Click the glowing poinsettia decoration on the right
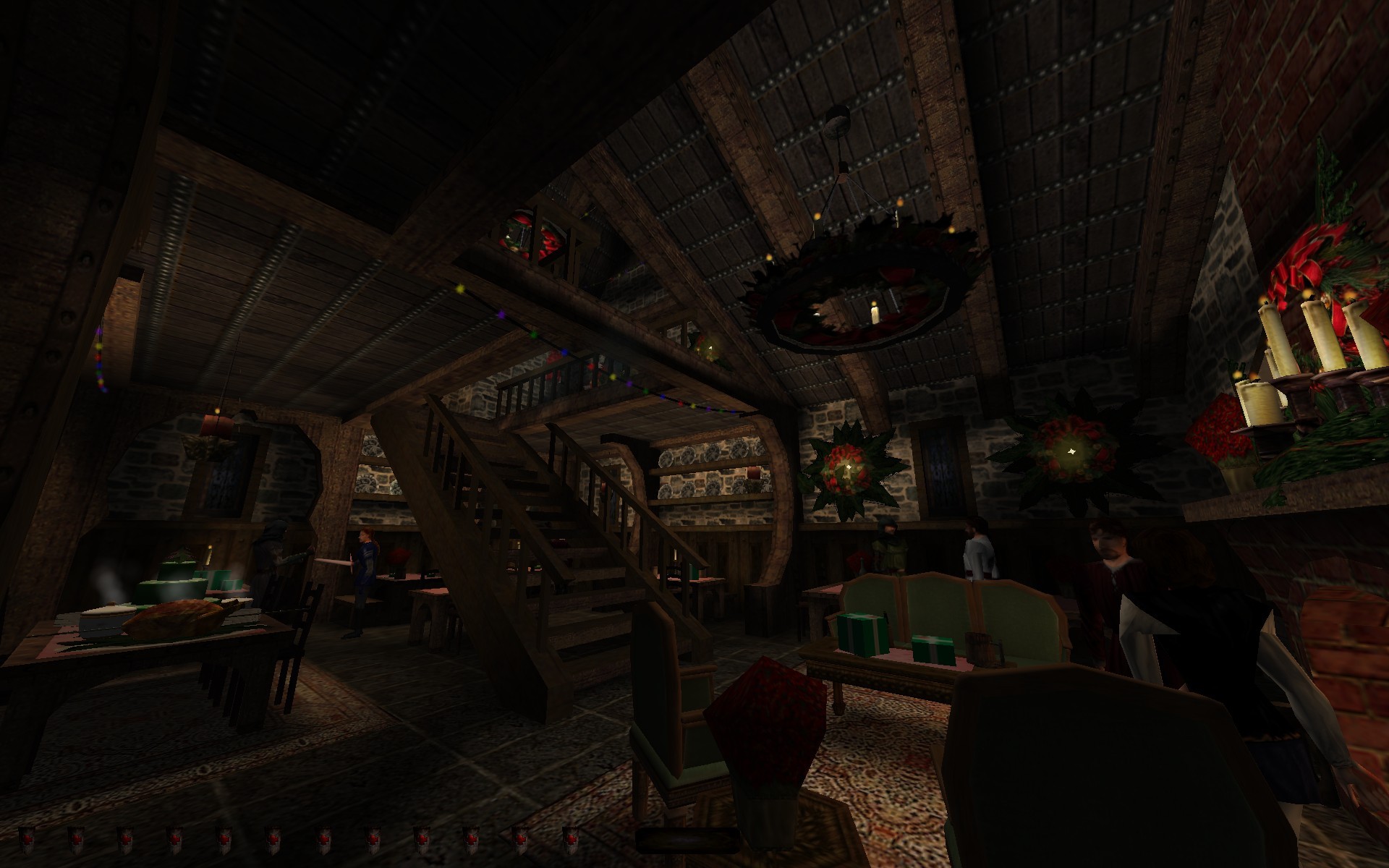Screen dimensions: 1389x868 (1071, 452)
